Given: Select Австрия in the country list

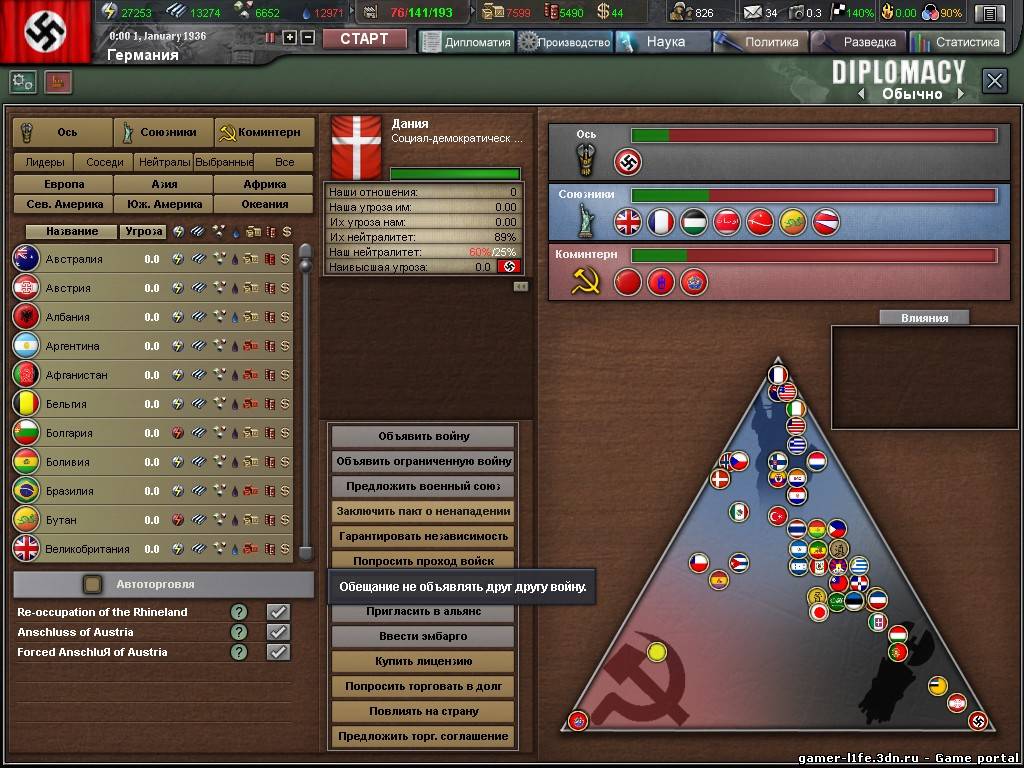Looking at the screenshot, I should (68, 288).
